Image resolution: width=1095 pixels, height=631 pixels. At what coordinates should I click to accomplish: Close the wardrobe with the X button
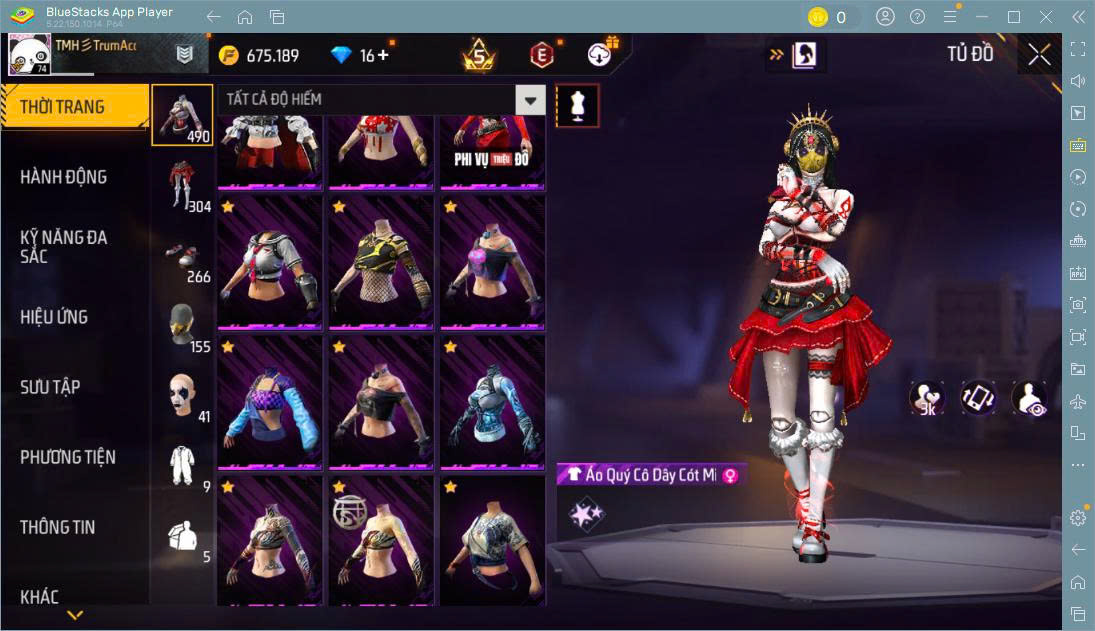[1040, 55]
